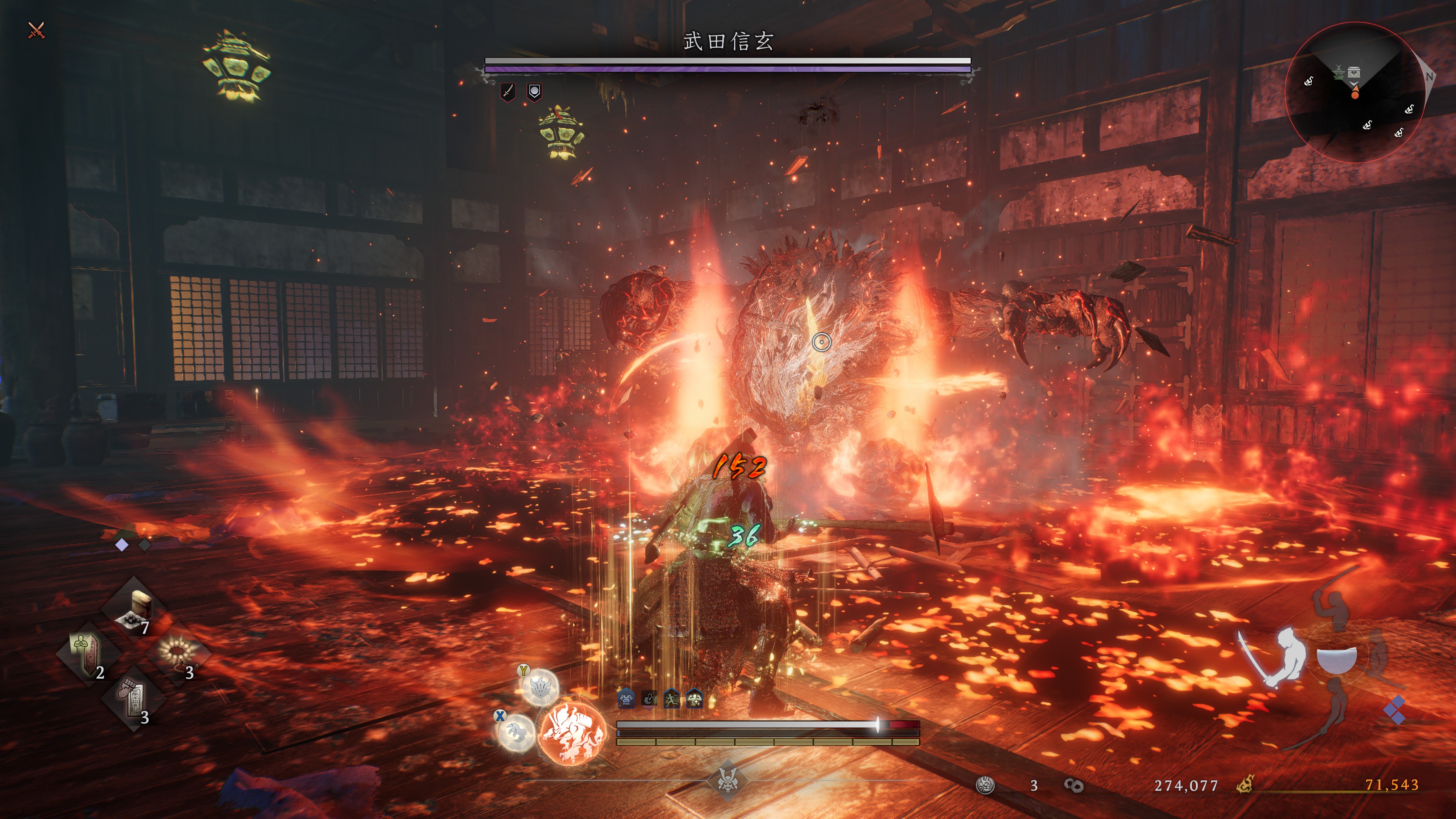Inspect the flexing figure strength buff
Viewport: 1456px width, 819px height.
(x=694, y=699)
